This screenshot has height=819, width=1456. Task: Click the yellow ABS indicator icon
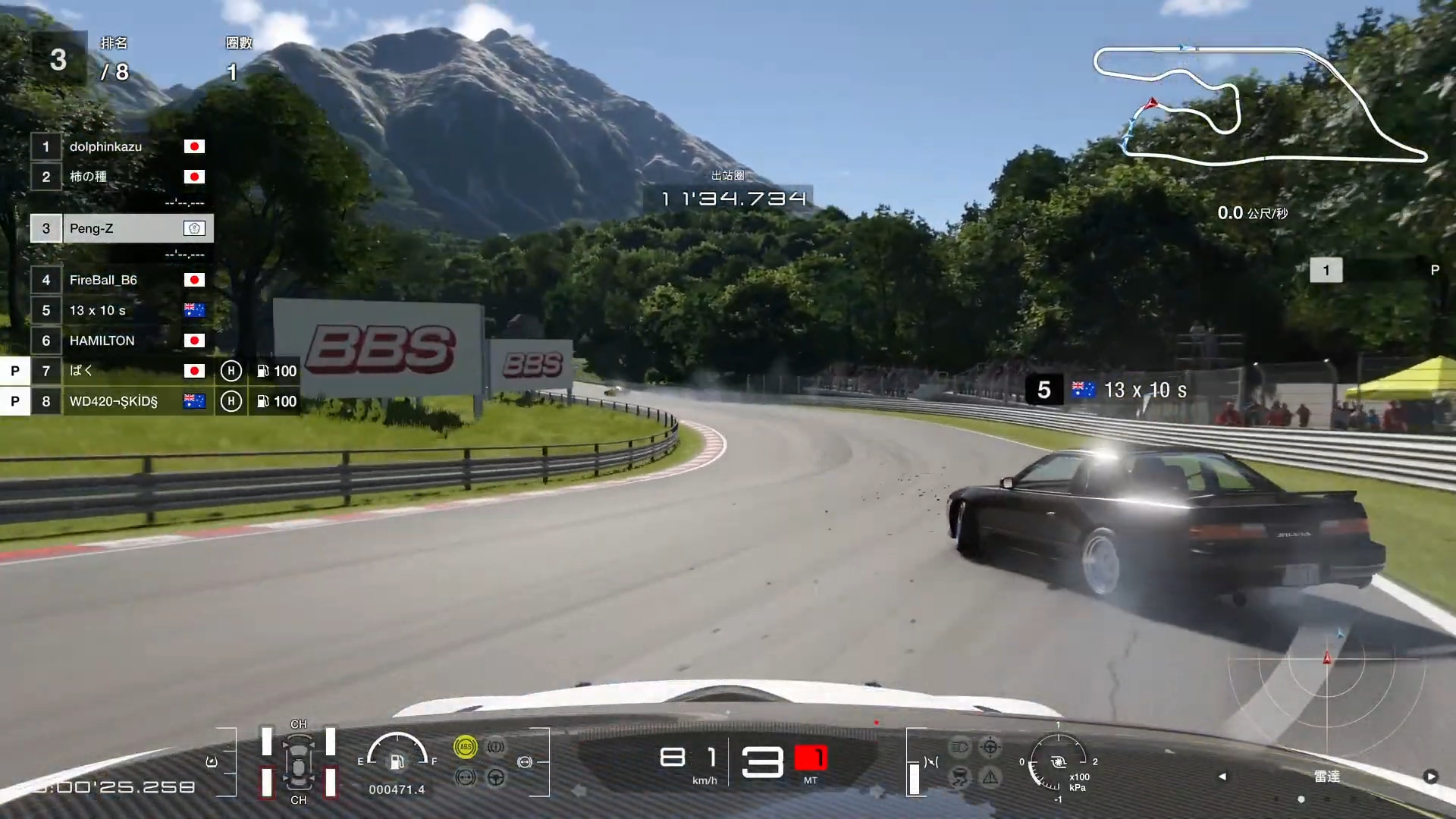465,747
